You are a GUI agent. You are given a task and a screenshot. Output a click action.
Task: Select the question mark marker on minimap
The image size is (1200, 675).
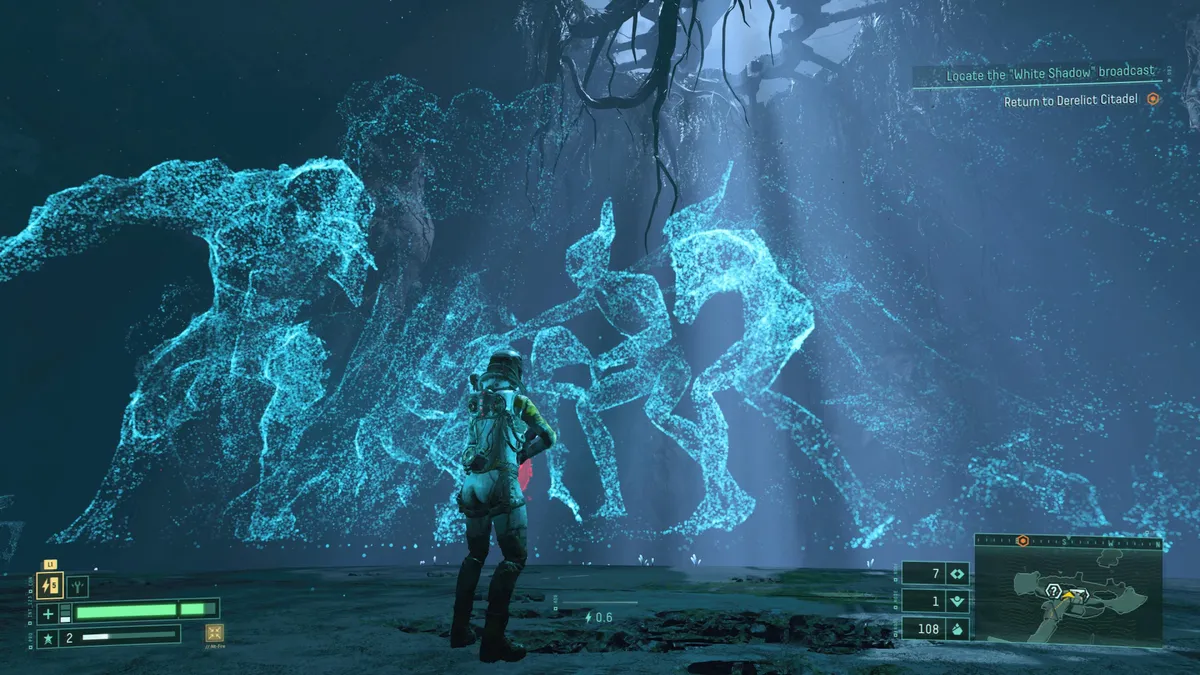[1053, 591]
